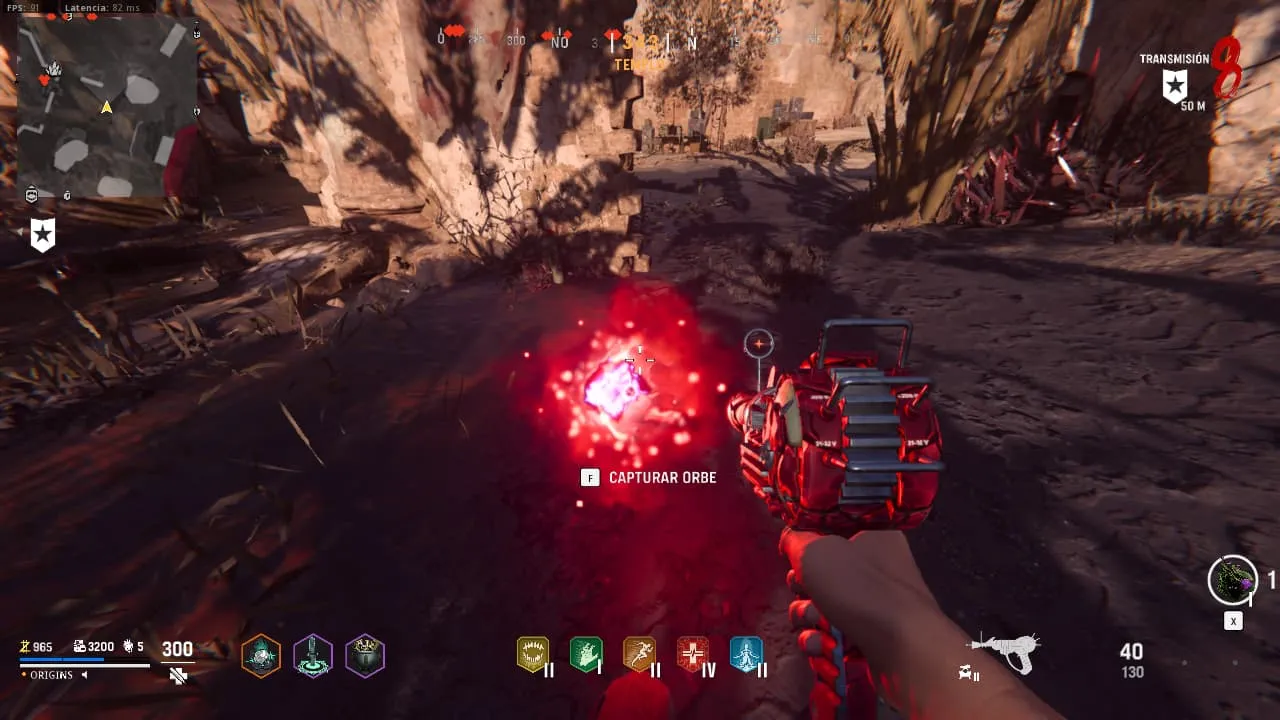Select the armor plate icon under 300
Viewport: 1280px width, 720px height.
pos(178,676)
